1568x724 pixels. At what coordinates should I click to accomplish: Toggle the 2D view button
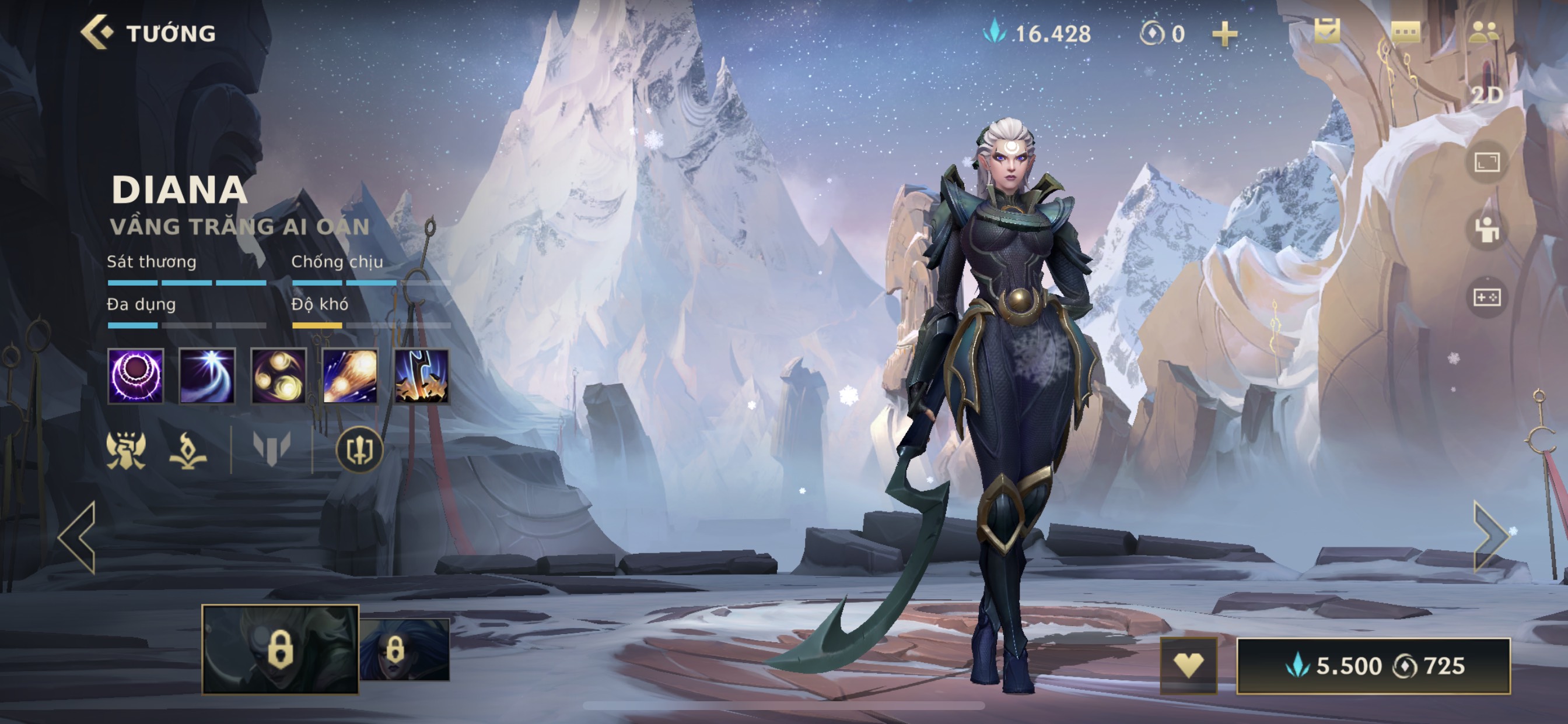1486,95
